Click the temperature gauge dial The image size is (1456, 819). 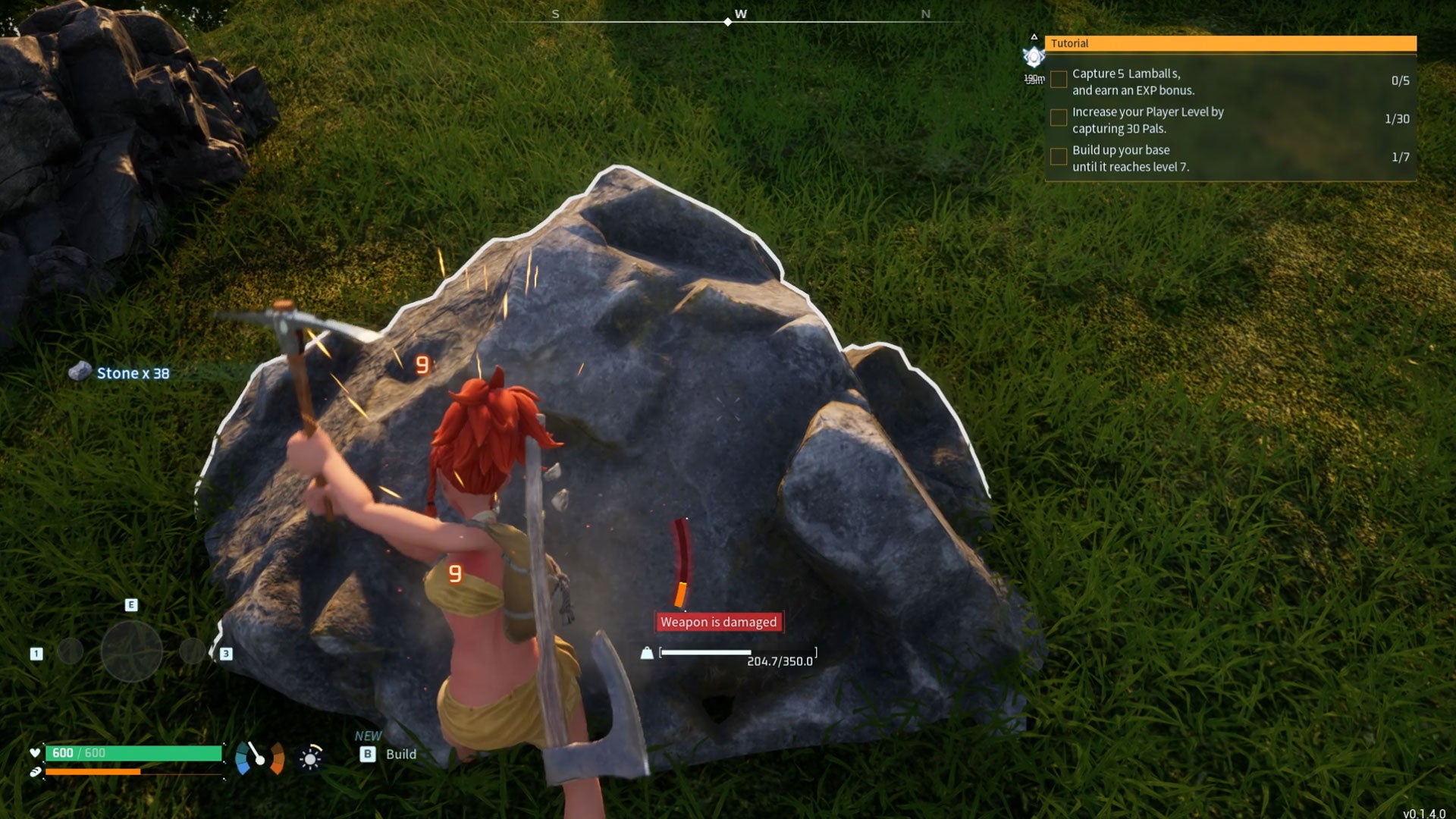coord(259,757)
